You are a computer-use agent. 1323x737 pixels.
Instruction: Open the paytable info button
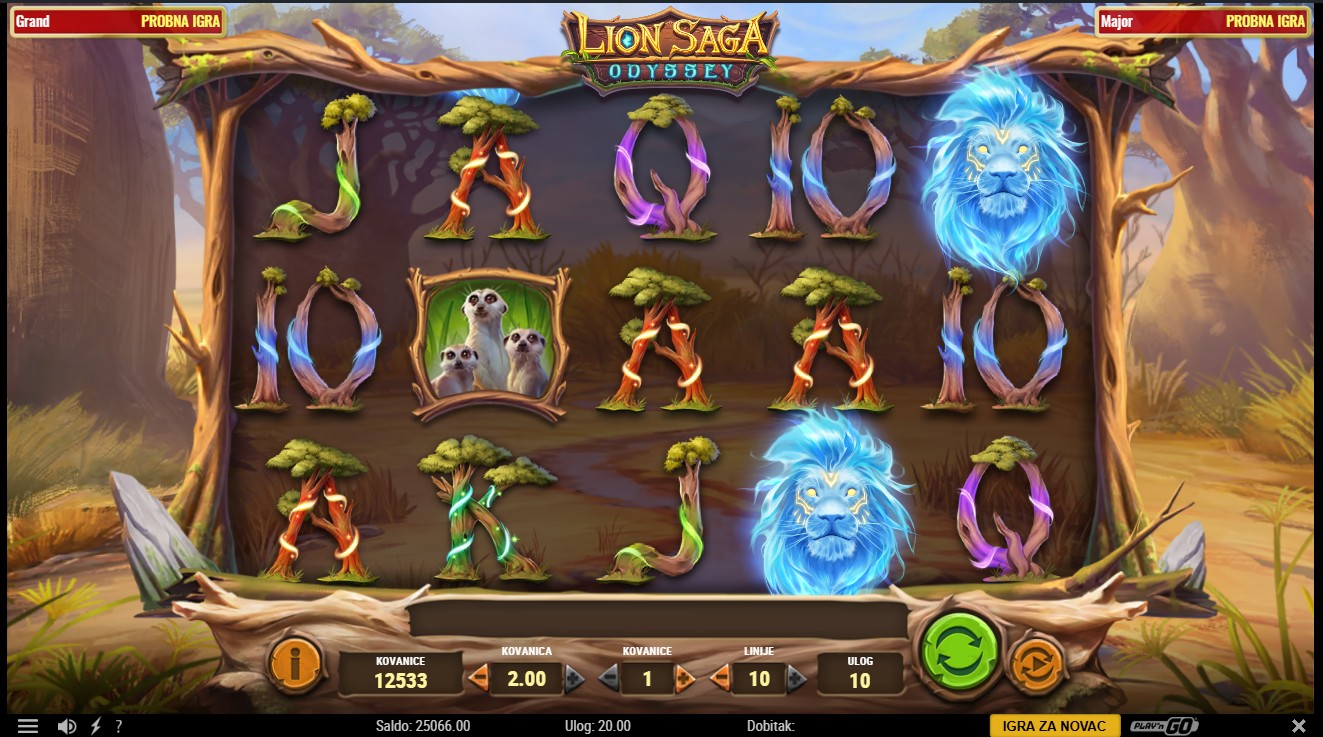point(296,663)
